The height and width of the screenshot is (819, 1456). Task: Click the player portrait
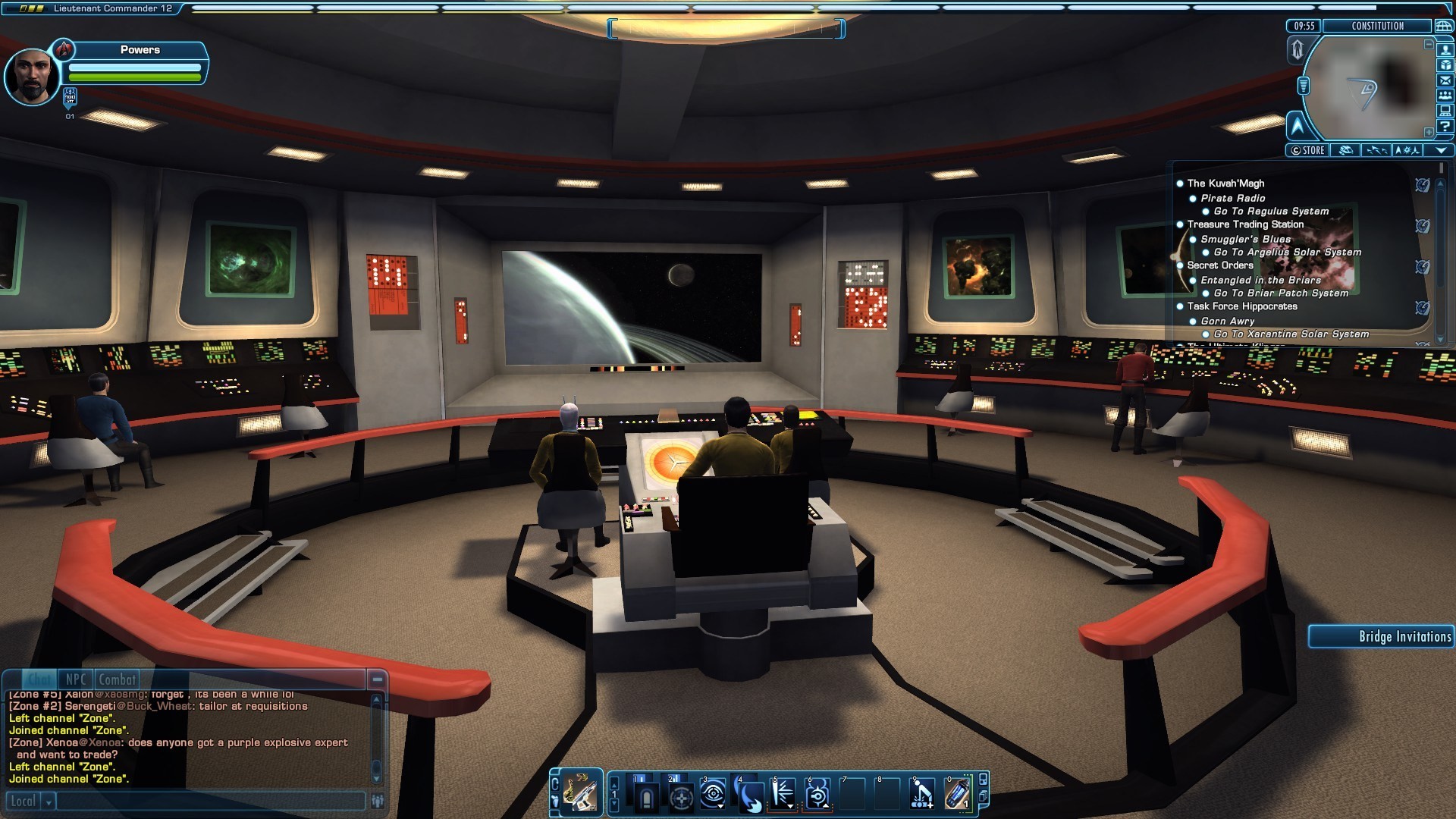[31, 77]
